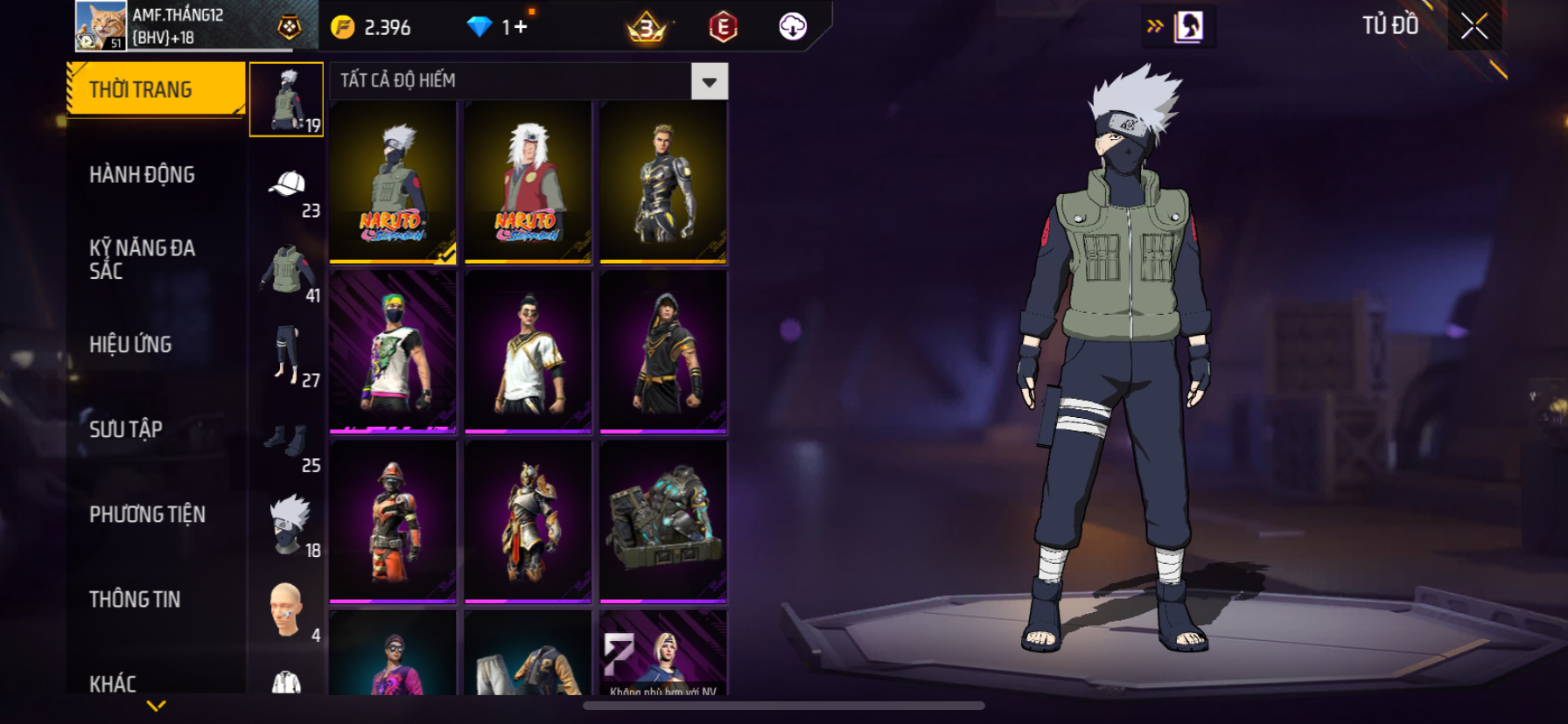Open the Hành Động section

point(143,175)
